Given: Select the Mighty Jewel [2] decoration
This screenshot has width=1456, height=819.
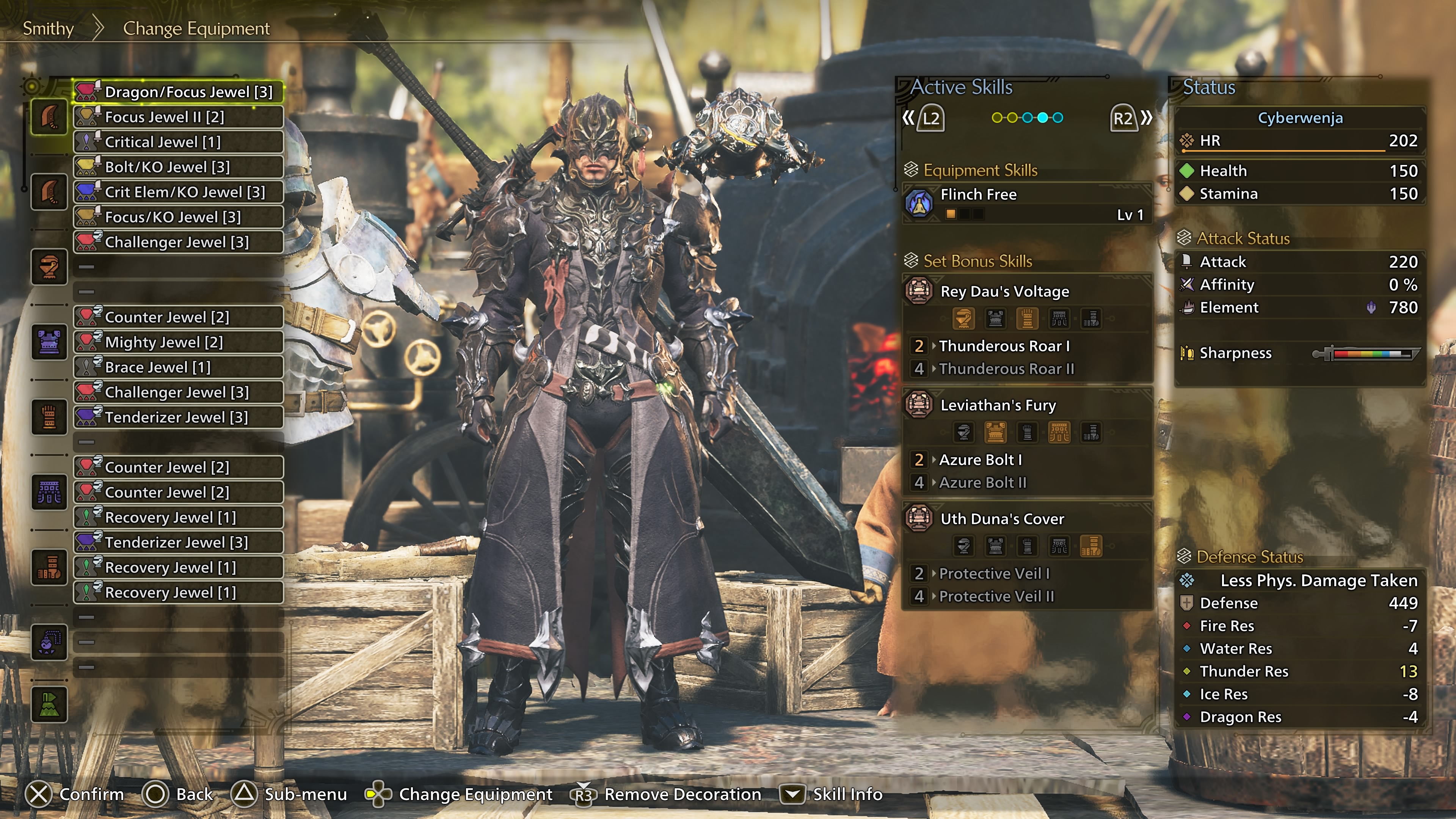Looking at the screenshot, I should (x=178, y=342).
